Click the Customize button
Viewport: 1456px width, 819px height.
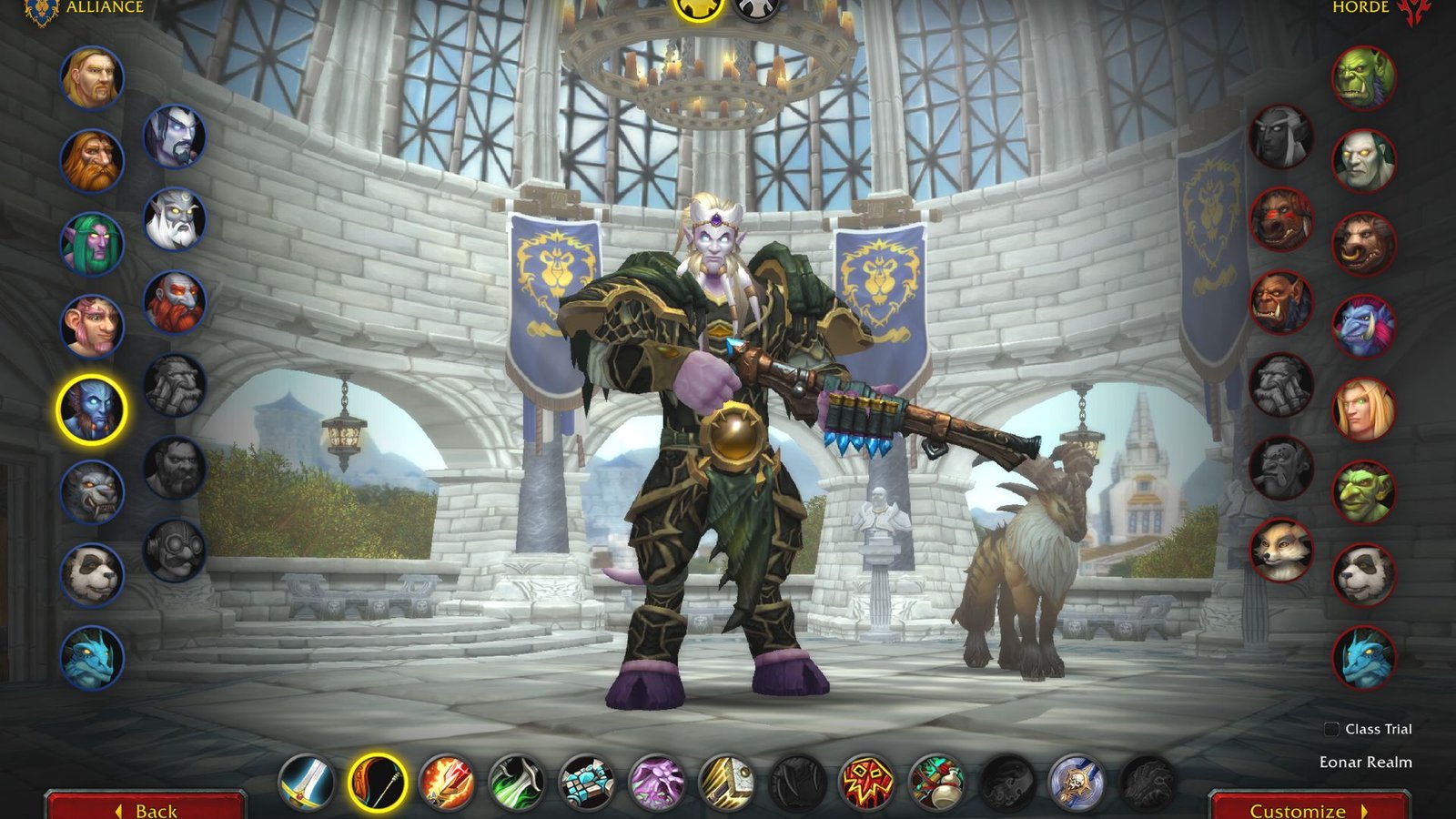1303,808
